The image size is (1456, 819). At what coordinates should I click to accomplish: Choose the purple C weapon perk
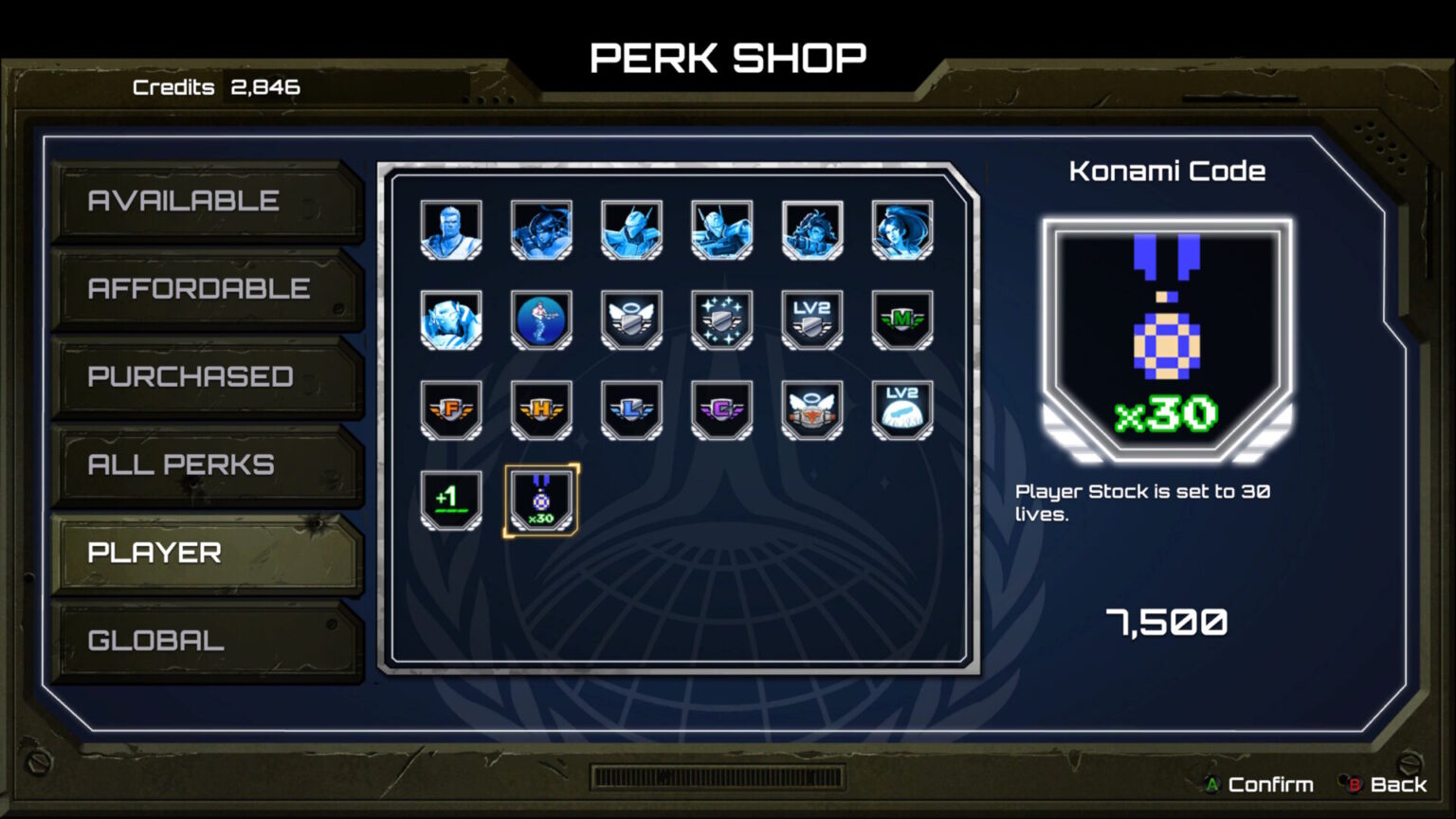[x=721, y=409]
